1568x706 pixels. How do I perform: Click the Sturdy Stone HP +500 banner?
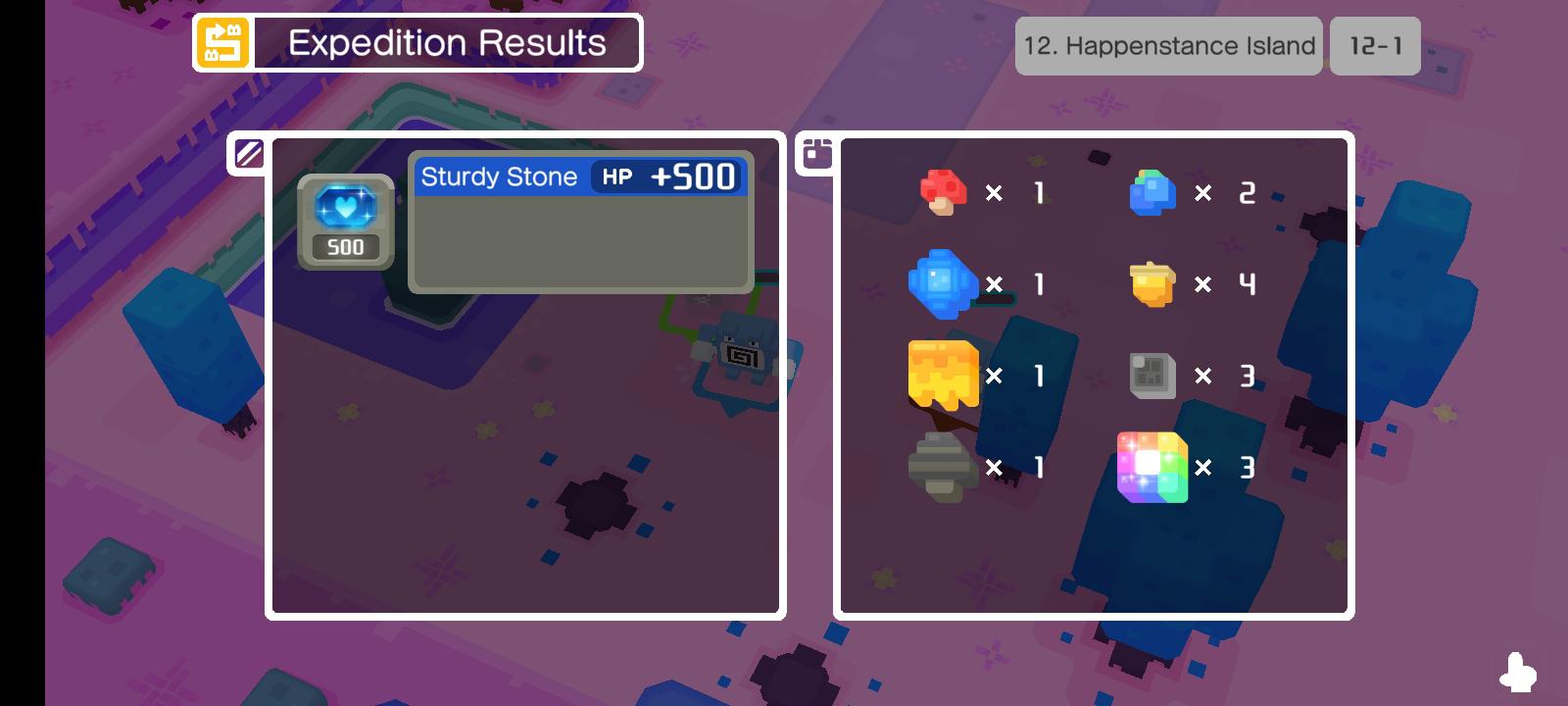tap(580, 176)
